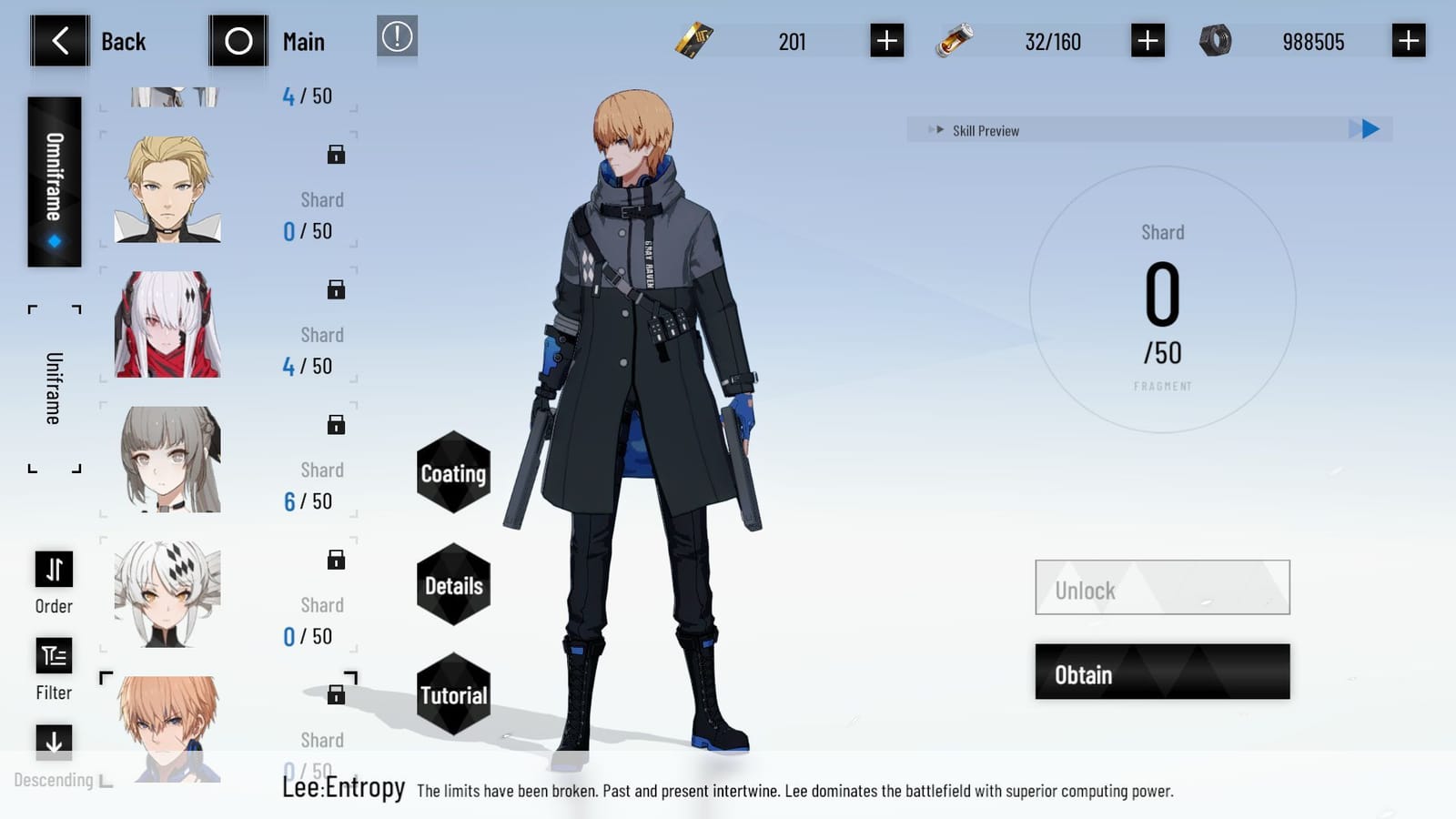This screenshot has width=1456, height=819.
Task: Click the black card currency icon
Action: pos(696,40)
